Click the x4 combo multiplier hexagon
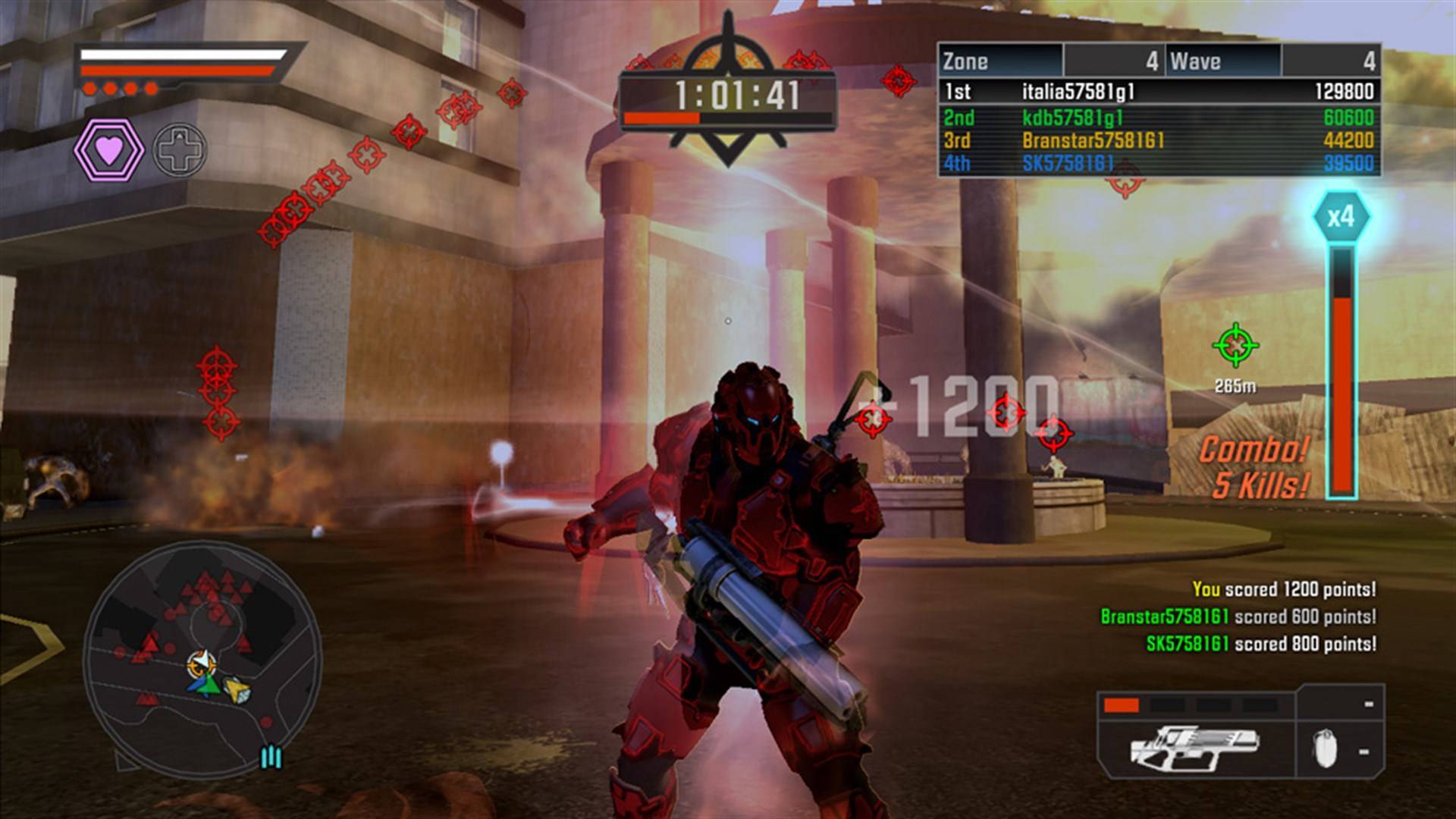Screen dimensions: 1456x819 coord(1341,218)
